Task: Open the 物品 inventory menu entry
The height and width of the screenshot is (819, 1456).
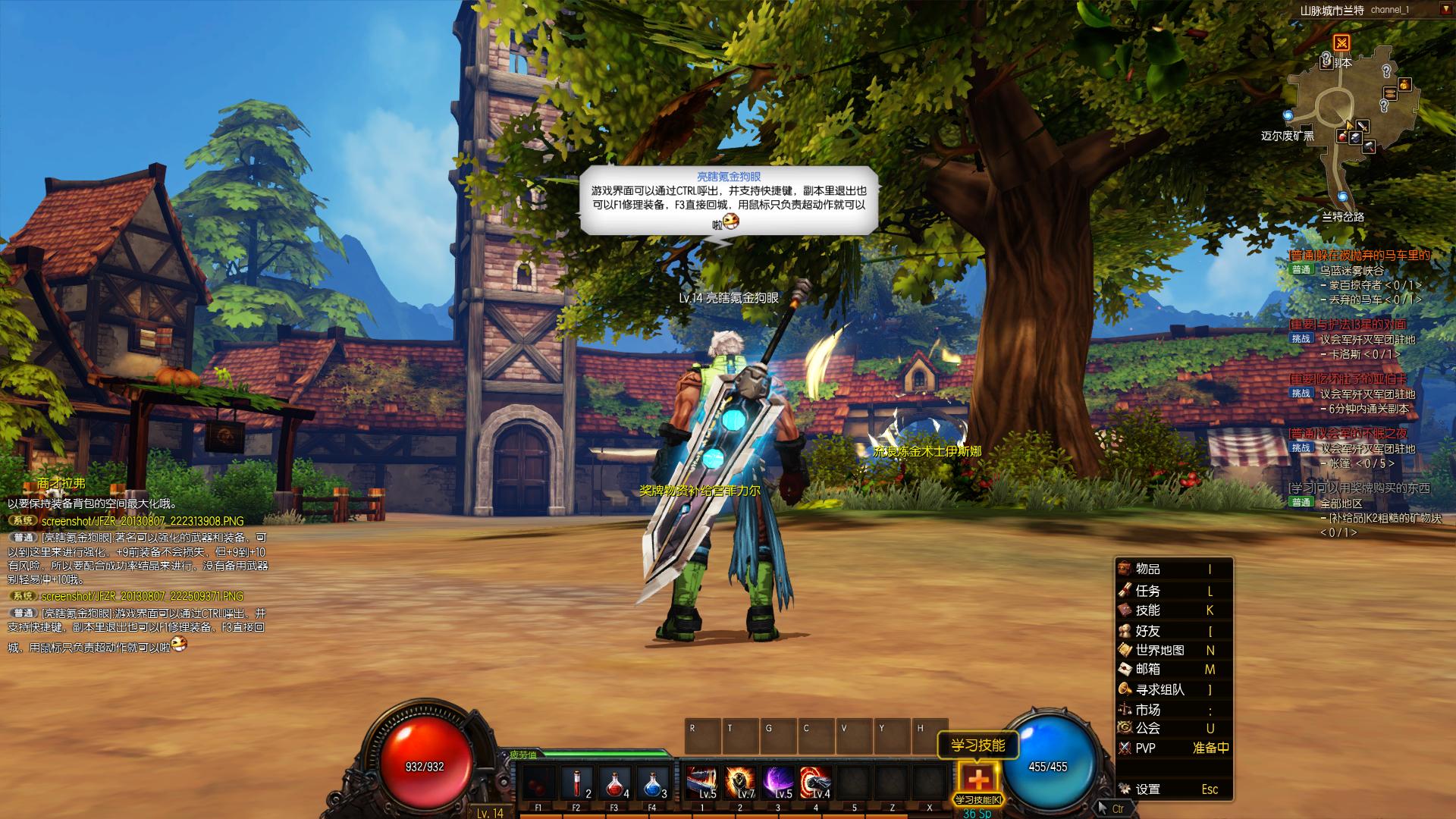Action: 1147,570
